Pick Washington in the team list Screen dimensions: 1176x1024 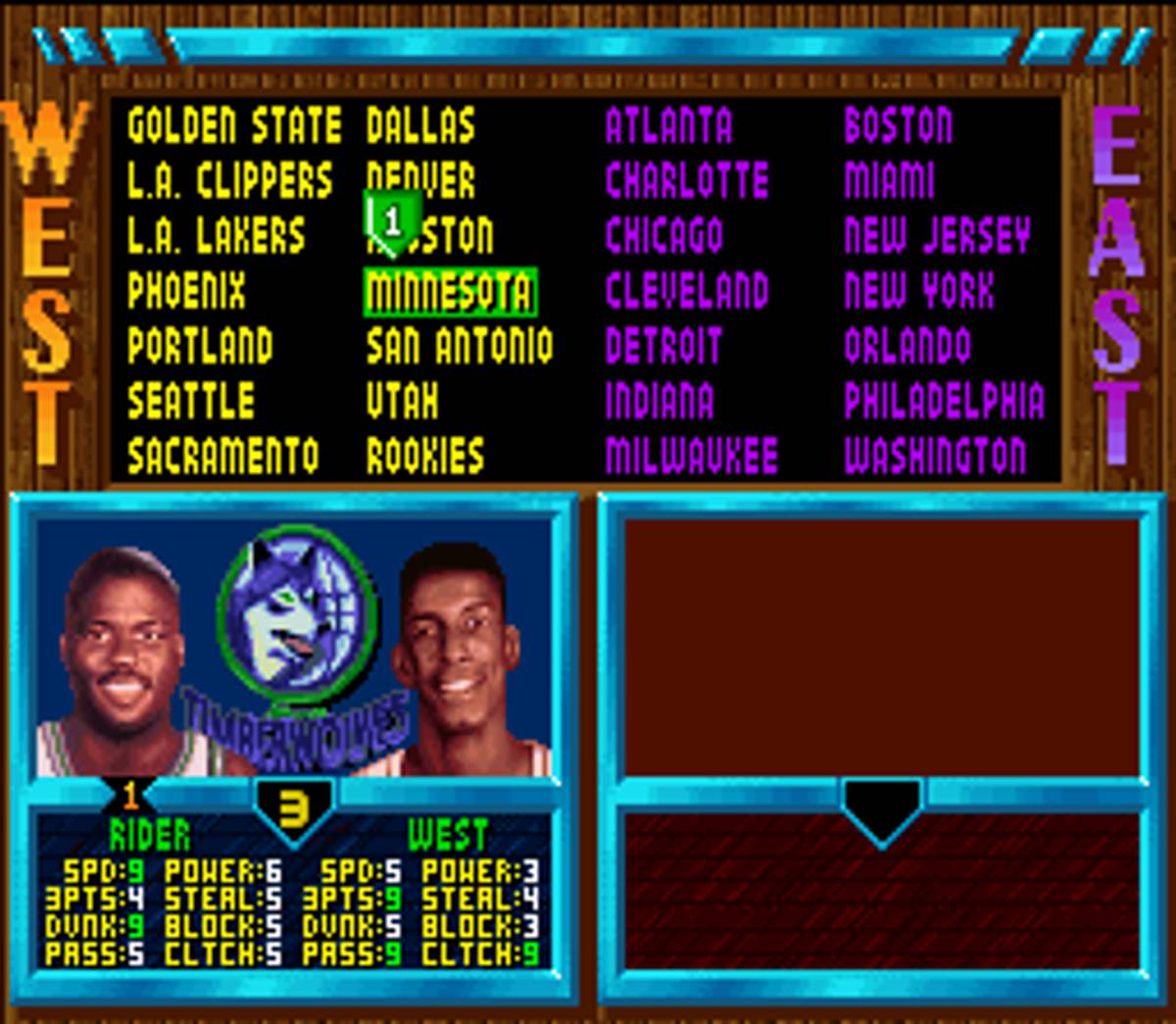click(x=935, y=457)
